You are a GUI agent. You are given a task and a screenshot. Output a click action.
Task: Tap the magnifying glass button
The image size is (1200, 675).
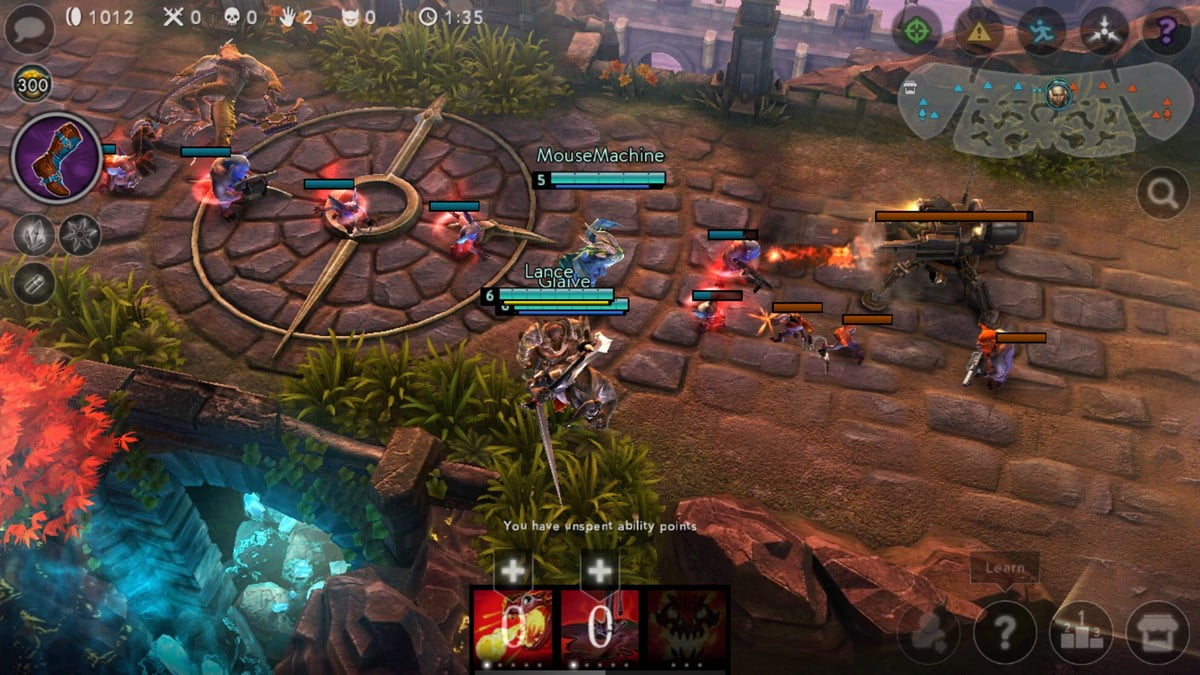click(x=1162, y=192)
